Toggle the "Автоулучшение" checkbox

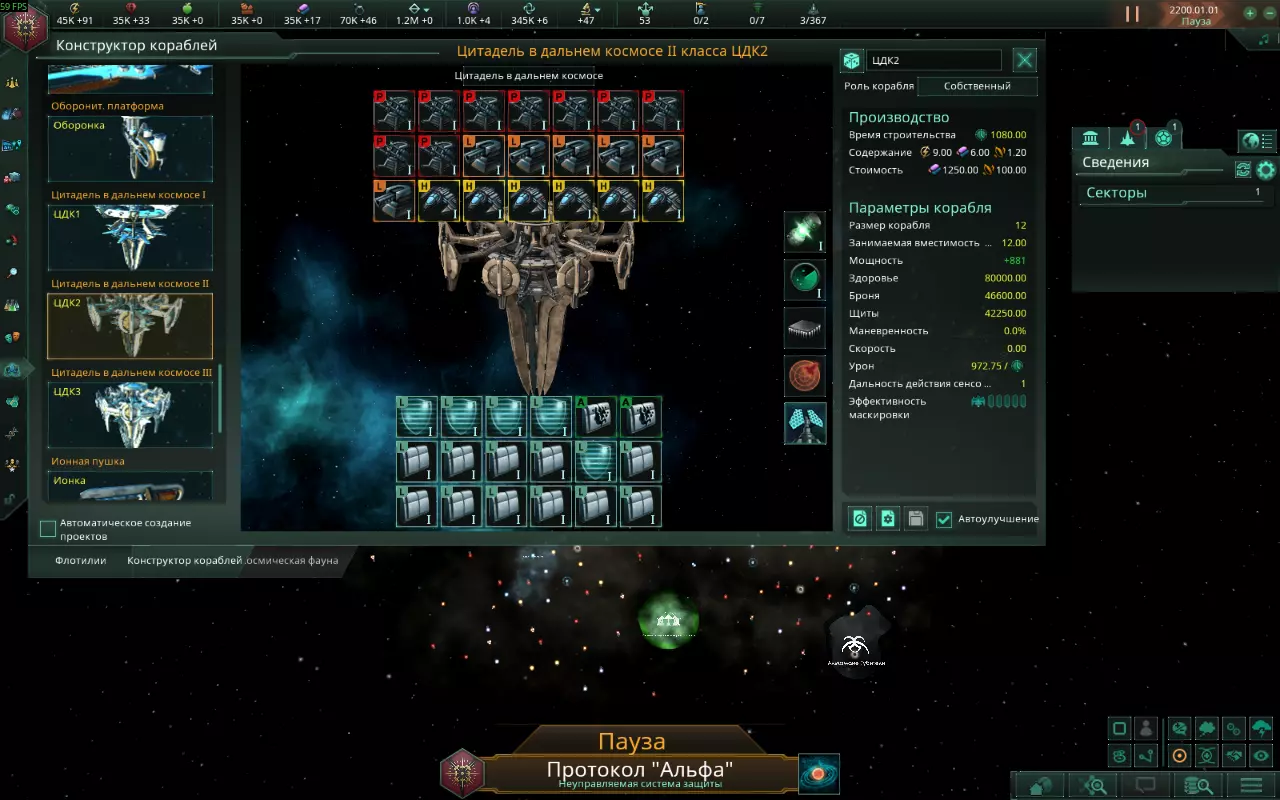click(x=944, y=519)
